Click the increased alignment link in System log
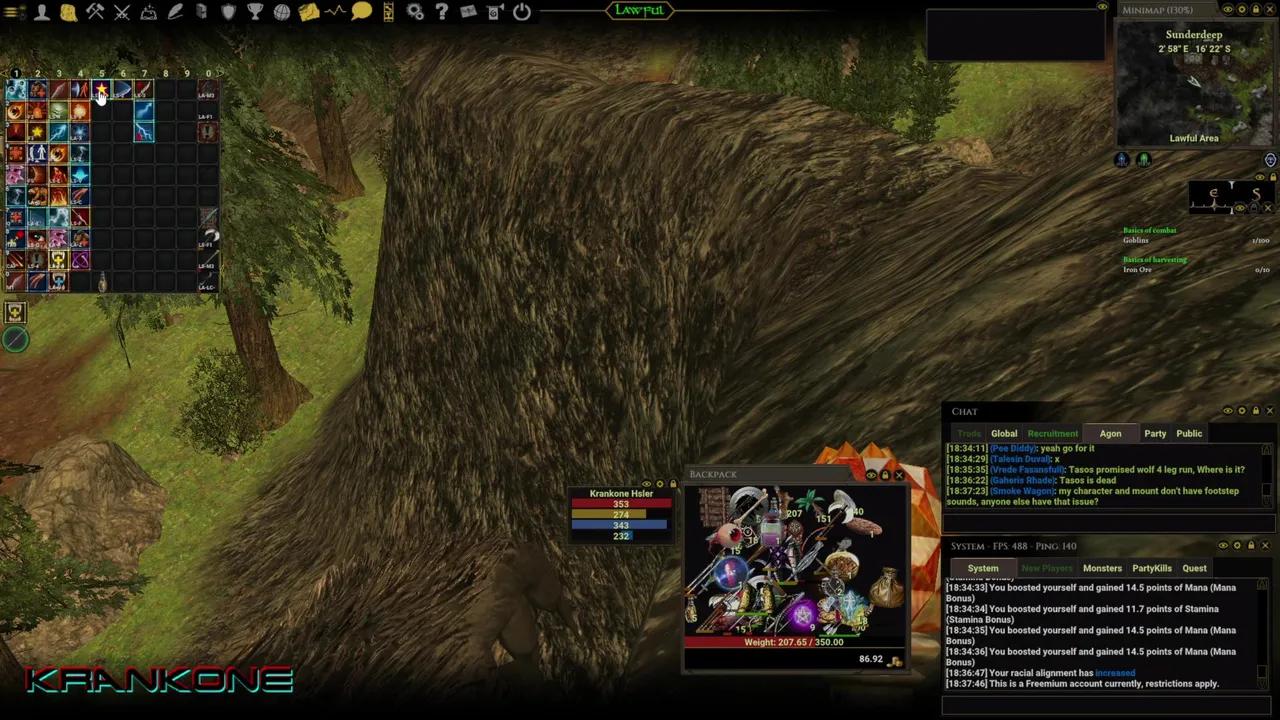This screenshot has width=1280, height=720. [x=1115, y=672]
